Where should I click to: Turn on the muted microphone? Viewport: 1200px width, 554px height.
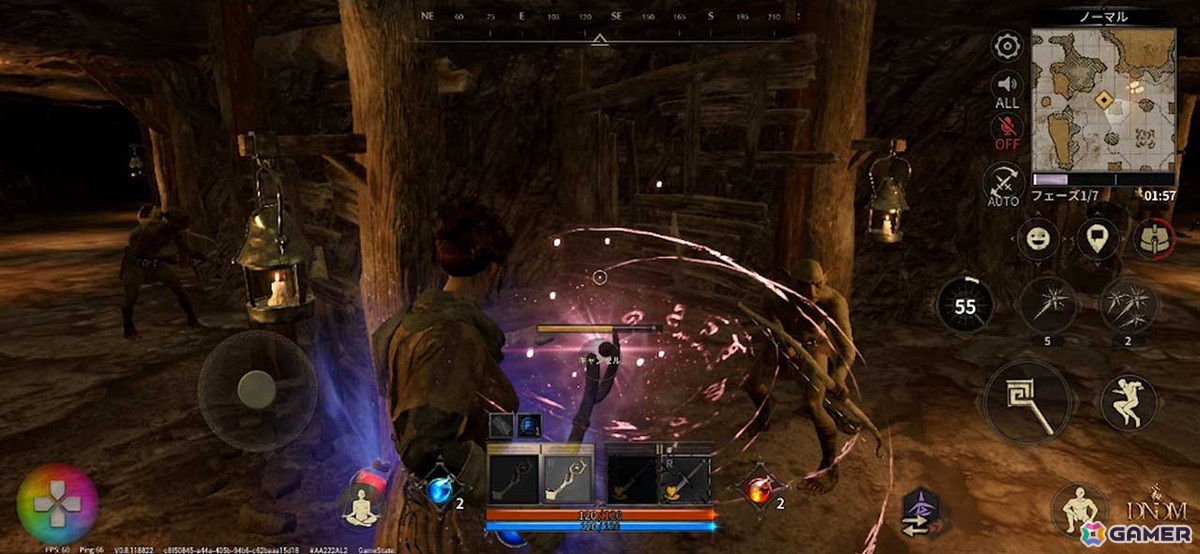[1006, 131]
